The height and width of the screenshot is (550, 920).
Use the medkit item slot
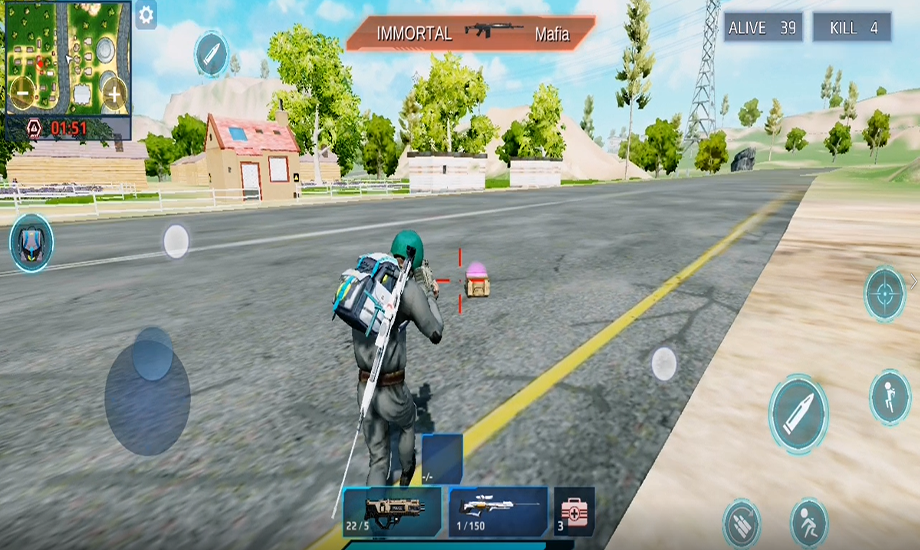click(574, 511)
